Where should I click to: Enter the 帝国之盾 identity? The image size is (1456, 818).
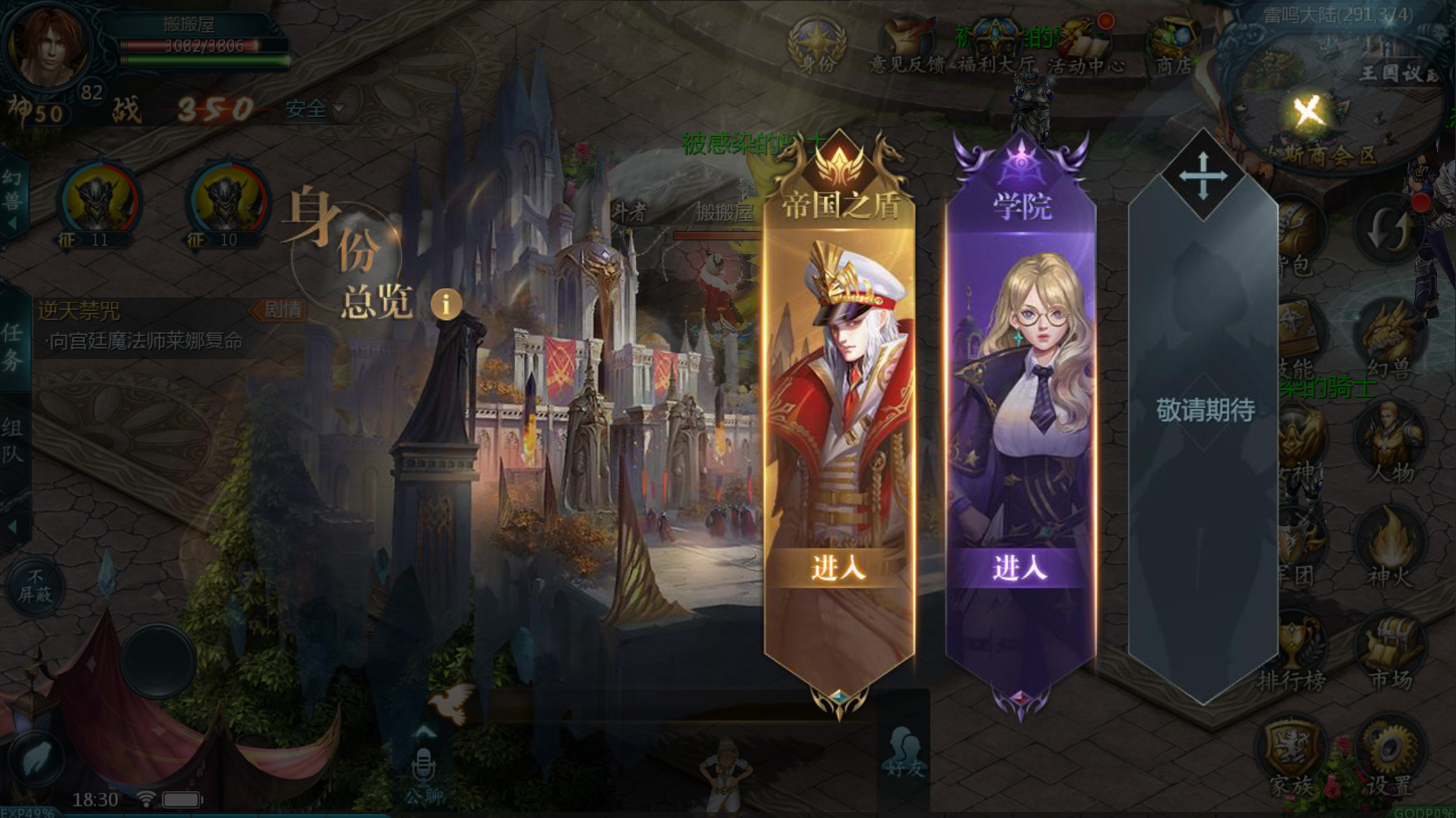(x=838, y=568)
